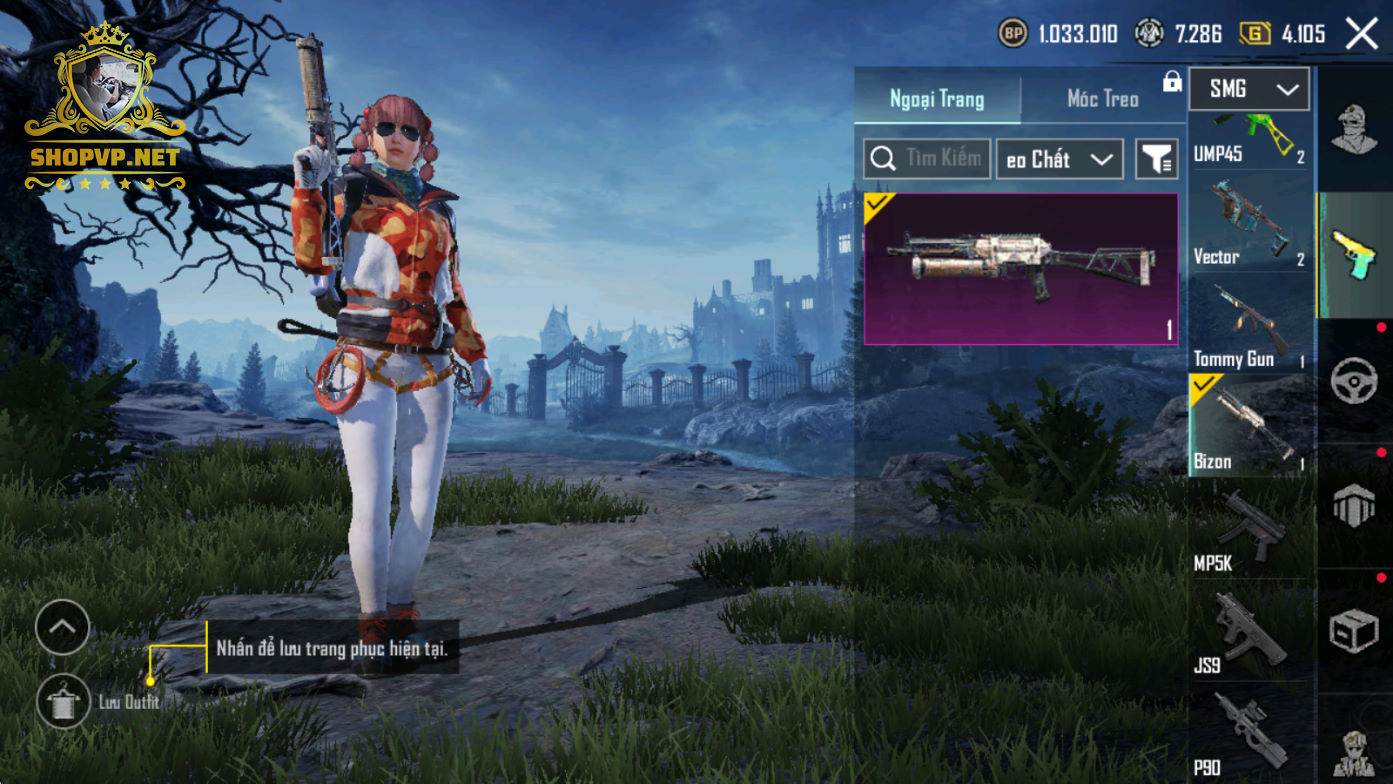Save current outfit with the hanger button
This screenshot has height=784, width=1393.
point(63,701)
